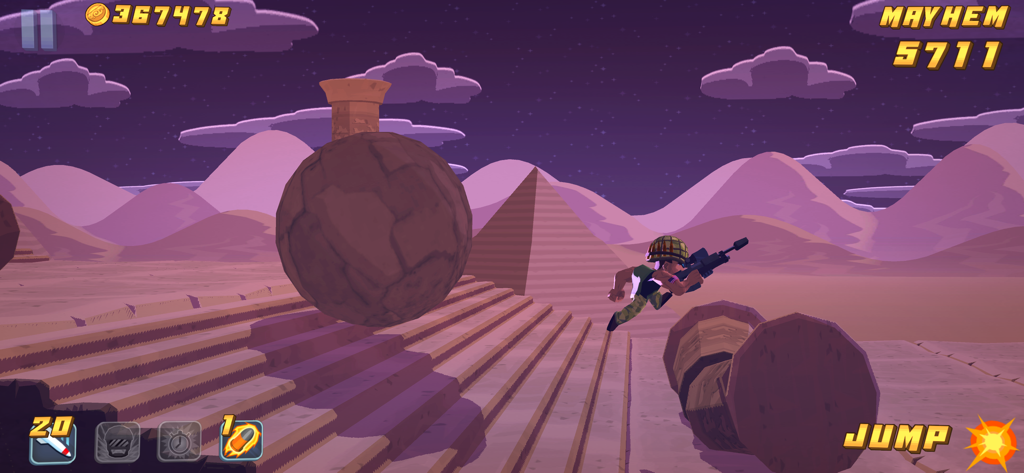1024x473 pixels.
Task: Launch the missile power-up
Action: click(x=52, y=441)
